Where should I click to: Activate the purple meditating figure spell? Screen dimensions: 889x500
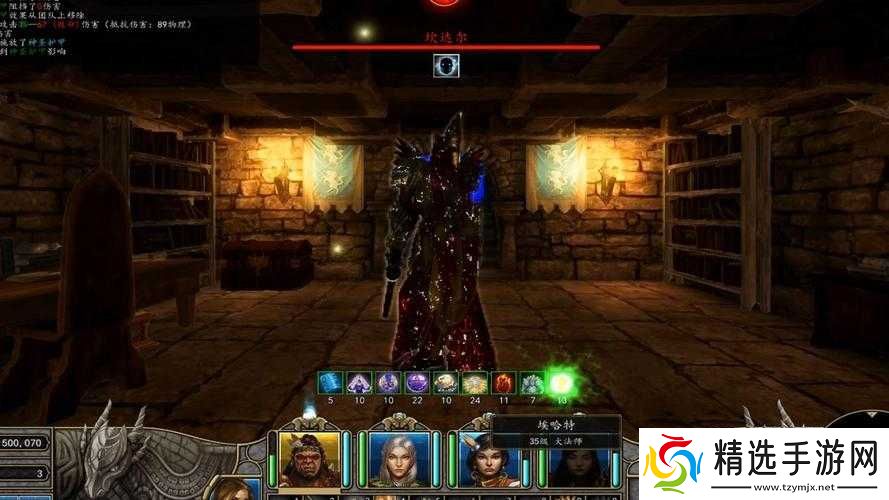359,382
